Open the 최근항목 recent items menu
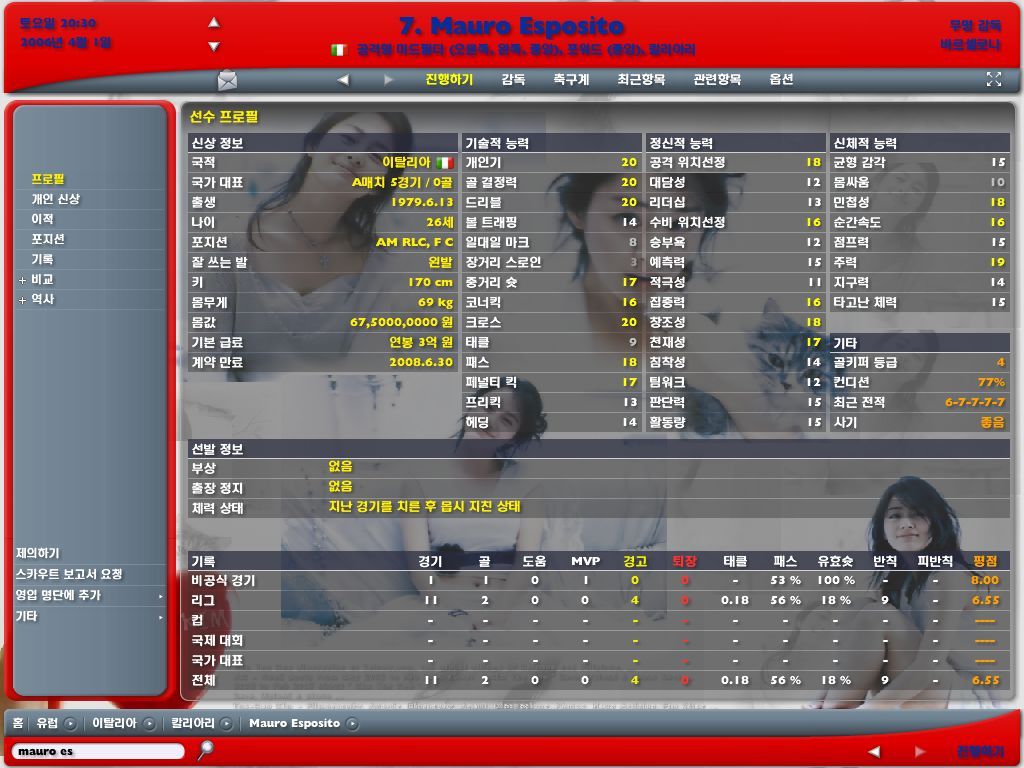Viewport: 1024px width, 768px height. pos(641,80)
